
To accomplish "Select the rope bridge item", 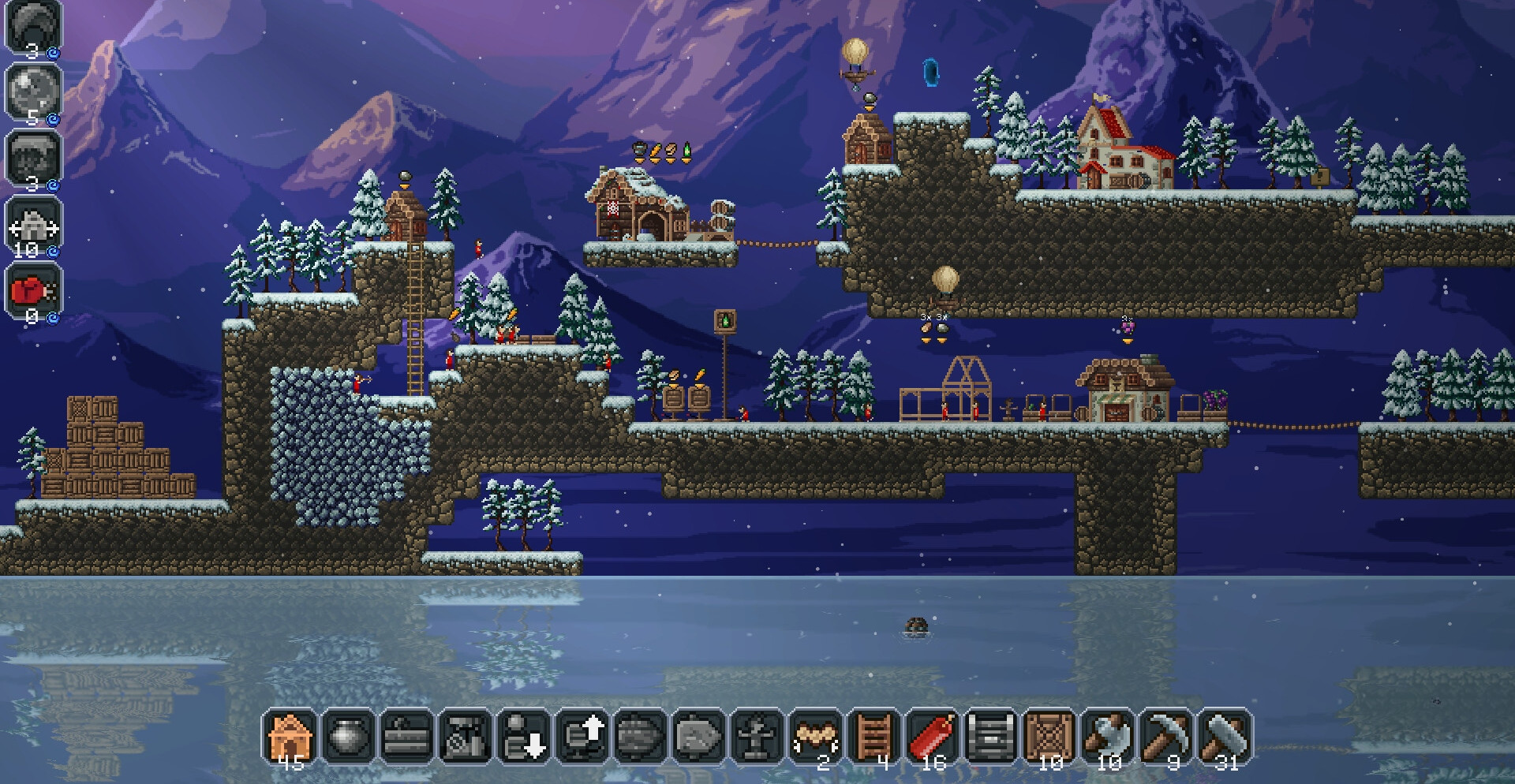I will (815, 737).
